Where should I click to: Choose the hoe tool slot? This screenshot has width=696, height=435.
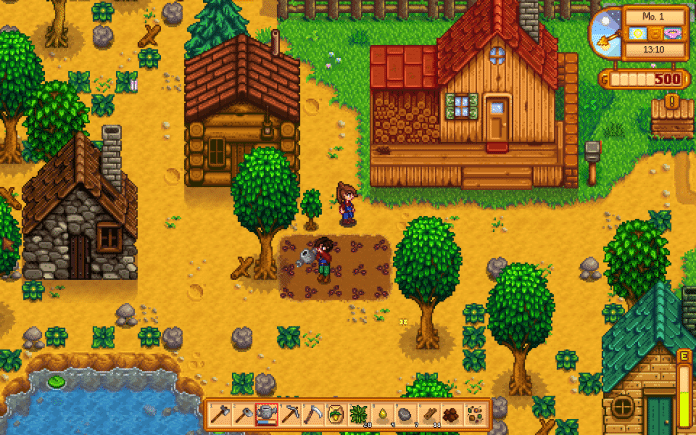click(x=243, y=413)
